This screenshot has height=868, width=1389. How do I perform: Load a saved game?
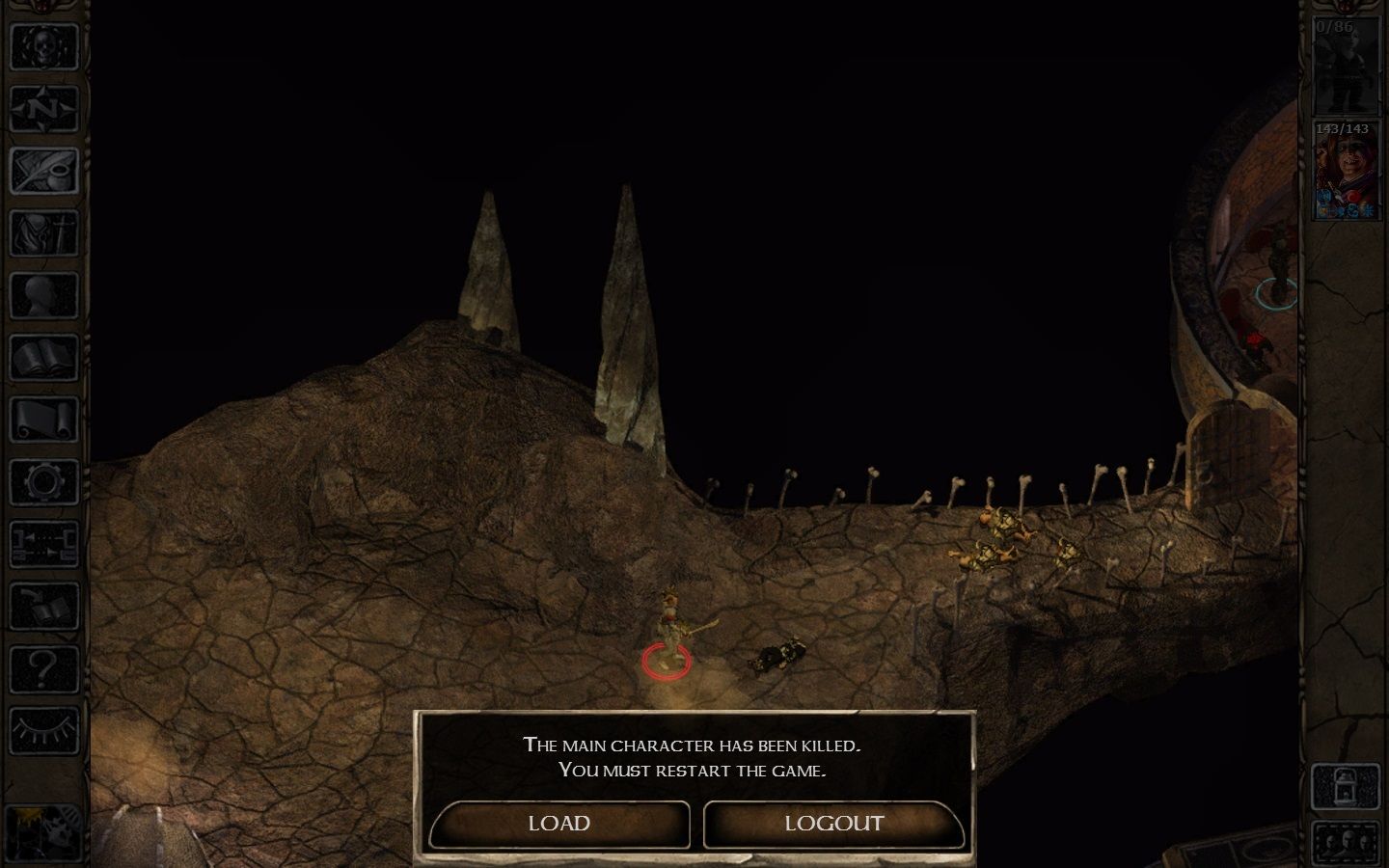click(559, 824)
